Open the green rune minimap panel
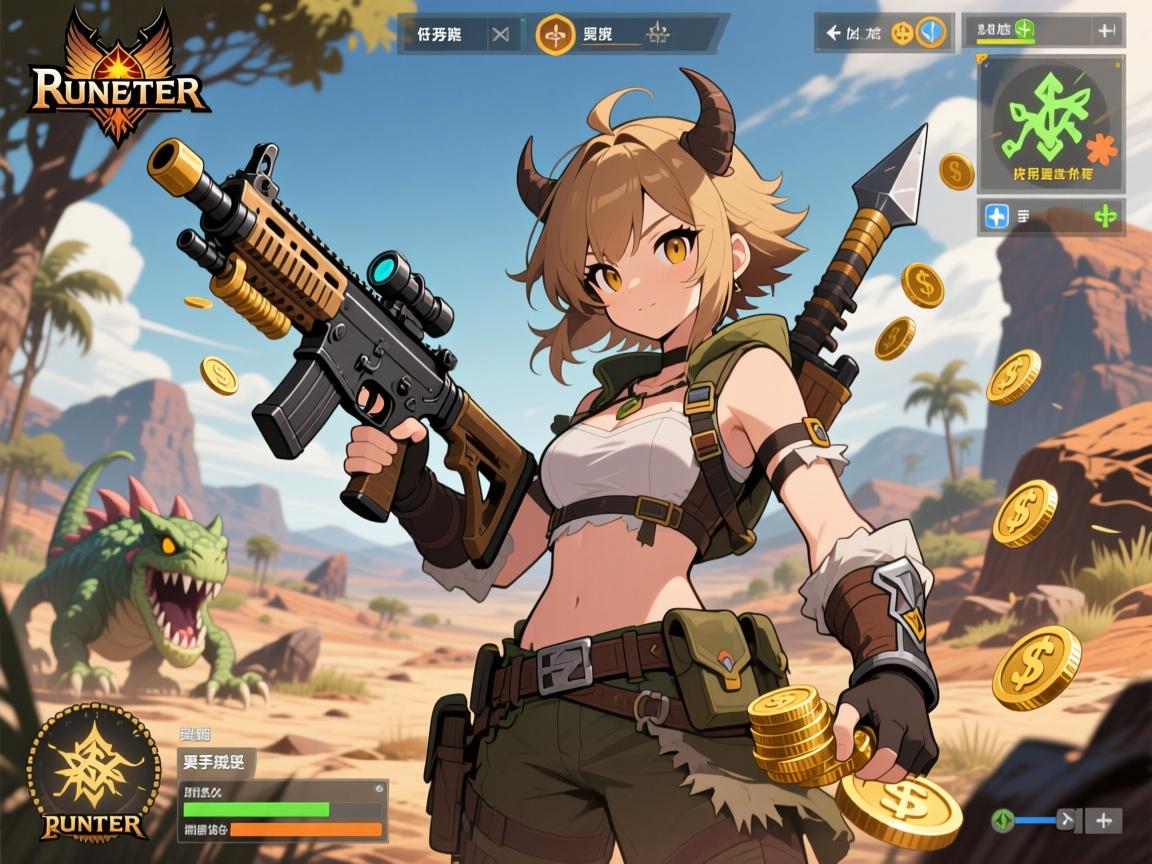This screenshot has height=864, width=1152. point(1050,123)
